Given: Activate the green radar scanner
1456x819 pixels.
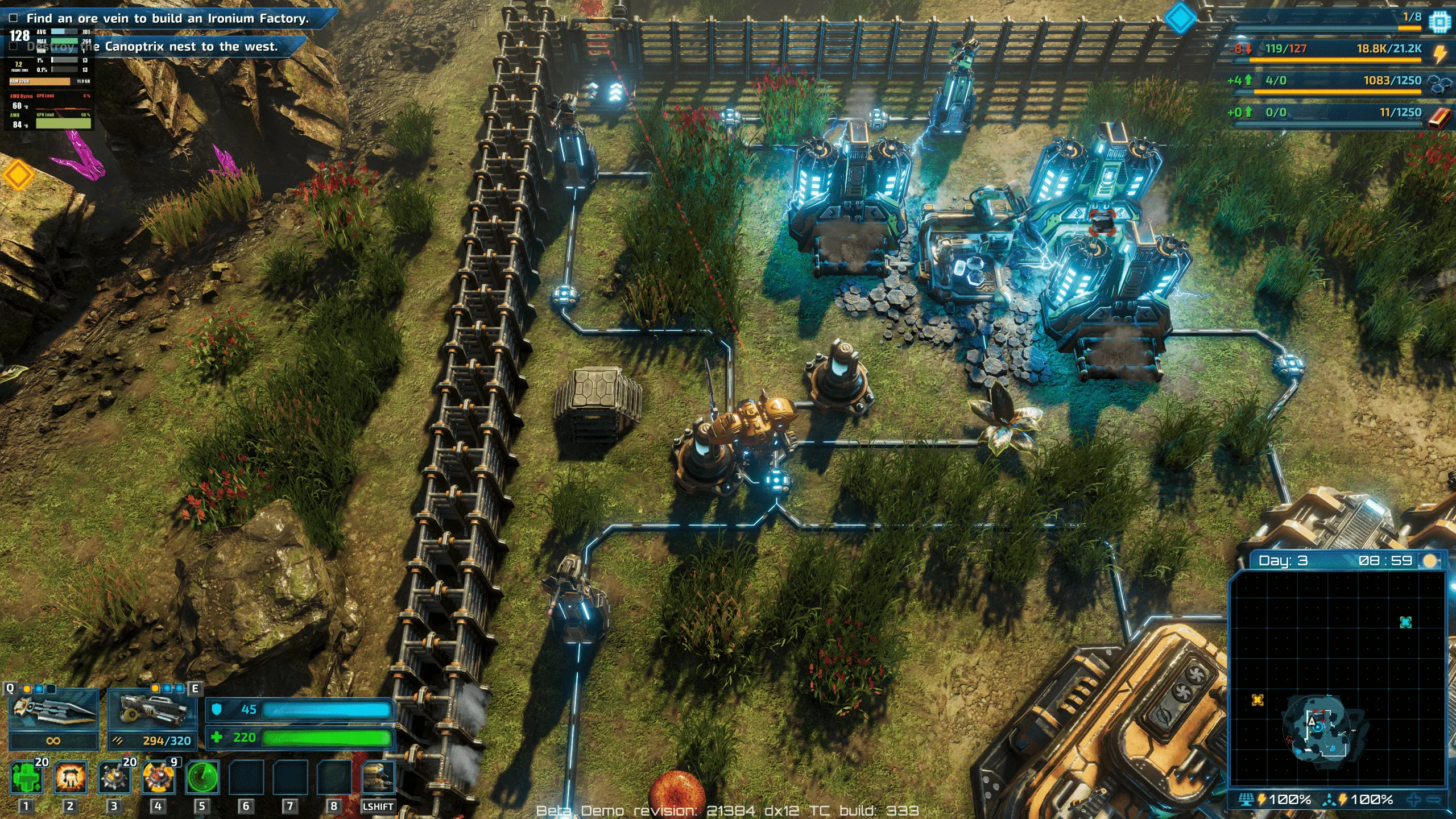Looking at the screenshot, I should (202, 778).
